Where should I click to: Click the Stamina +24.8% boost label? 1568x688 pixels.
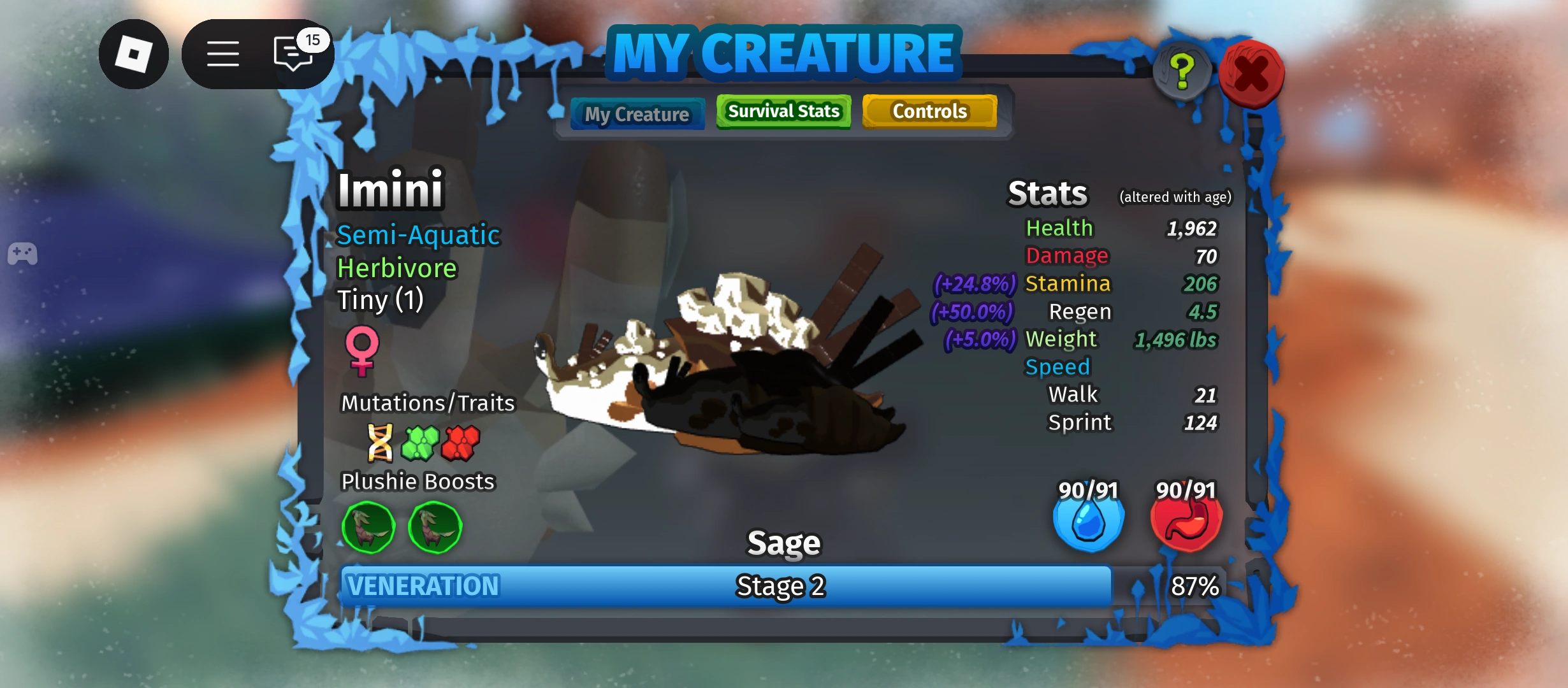pos(974,284)
